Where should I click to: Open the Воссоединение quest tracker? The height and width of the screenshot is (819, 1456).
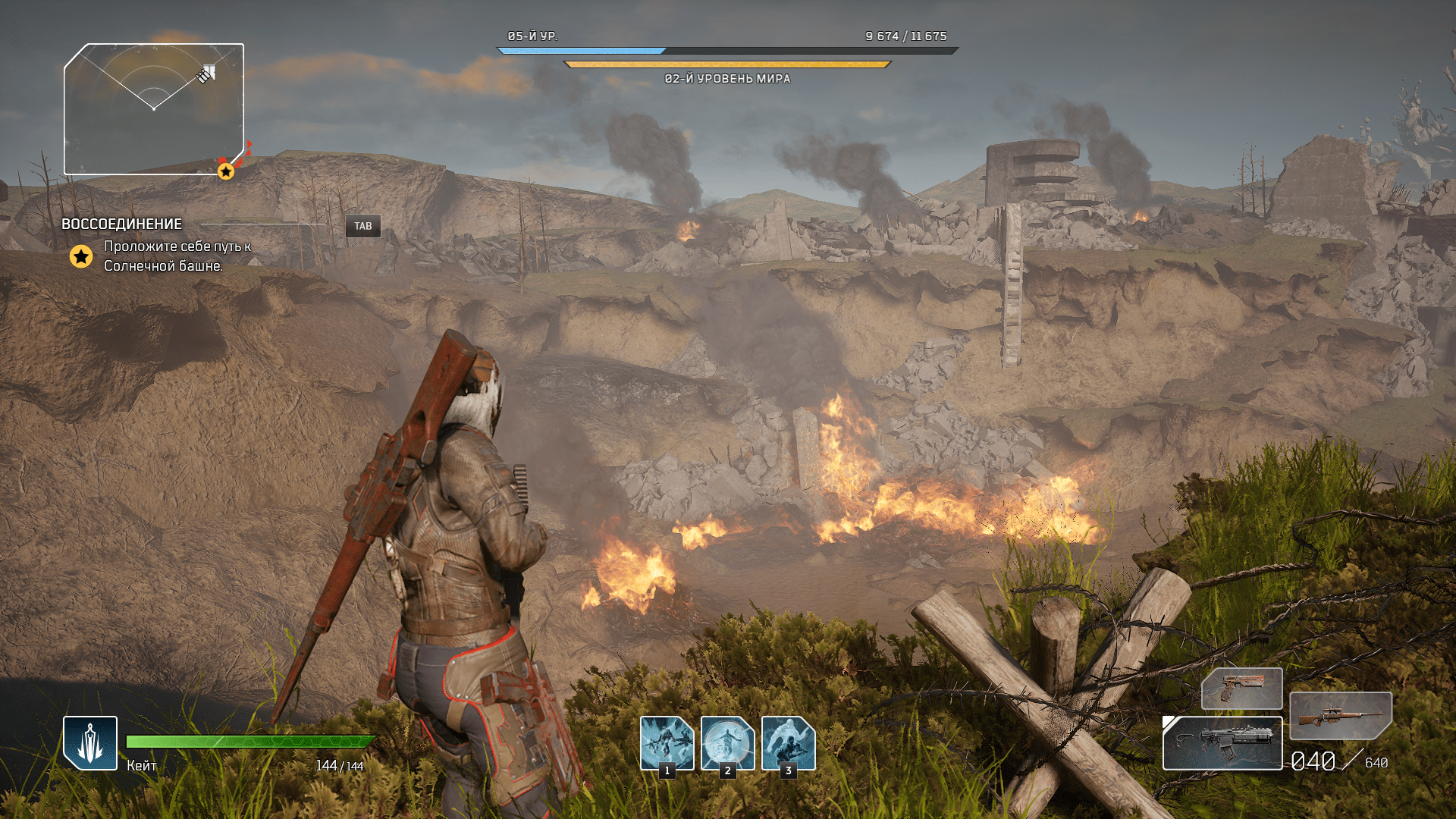pyautogui.click(x=122, y=224)
